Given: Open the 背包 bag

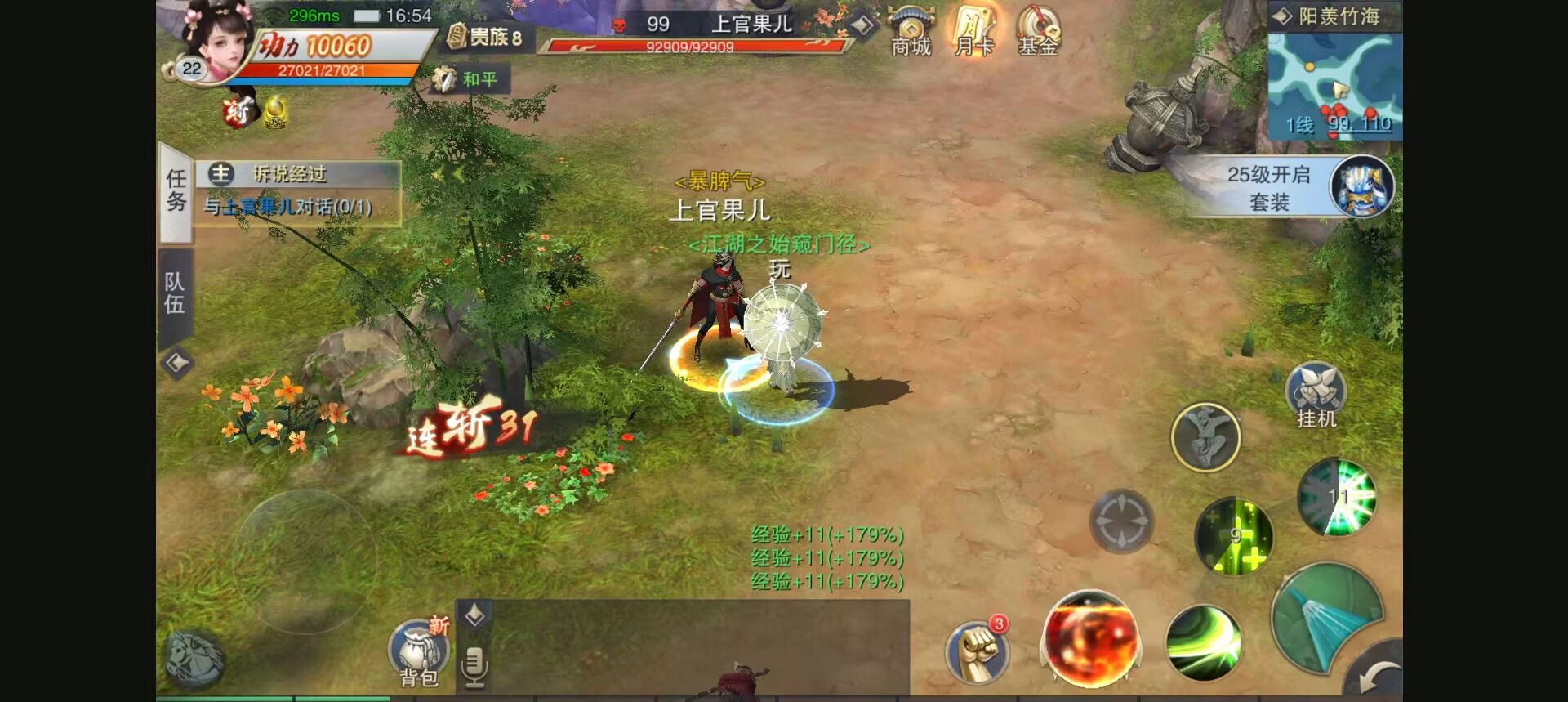Looking at the screenshot, I should [x=419, y=653].
